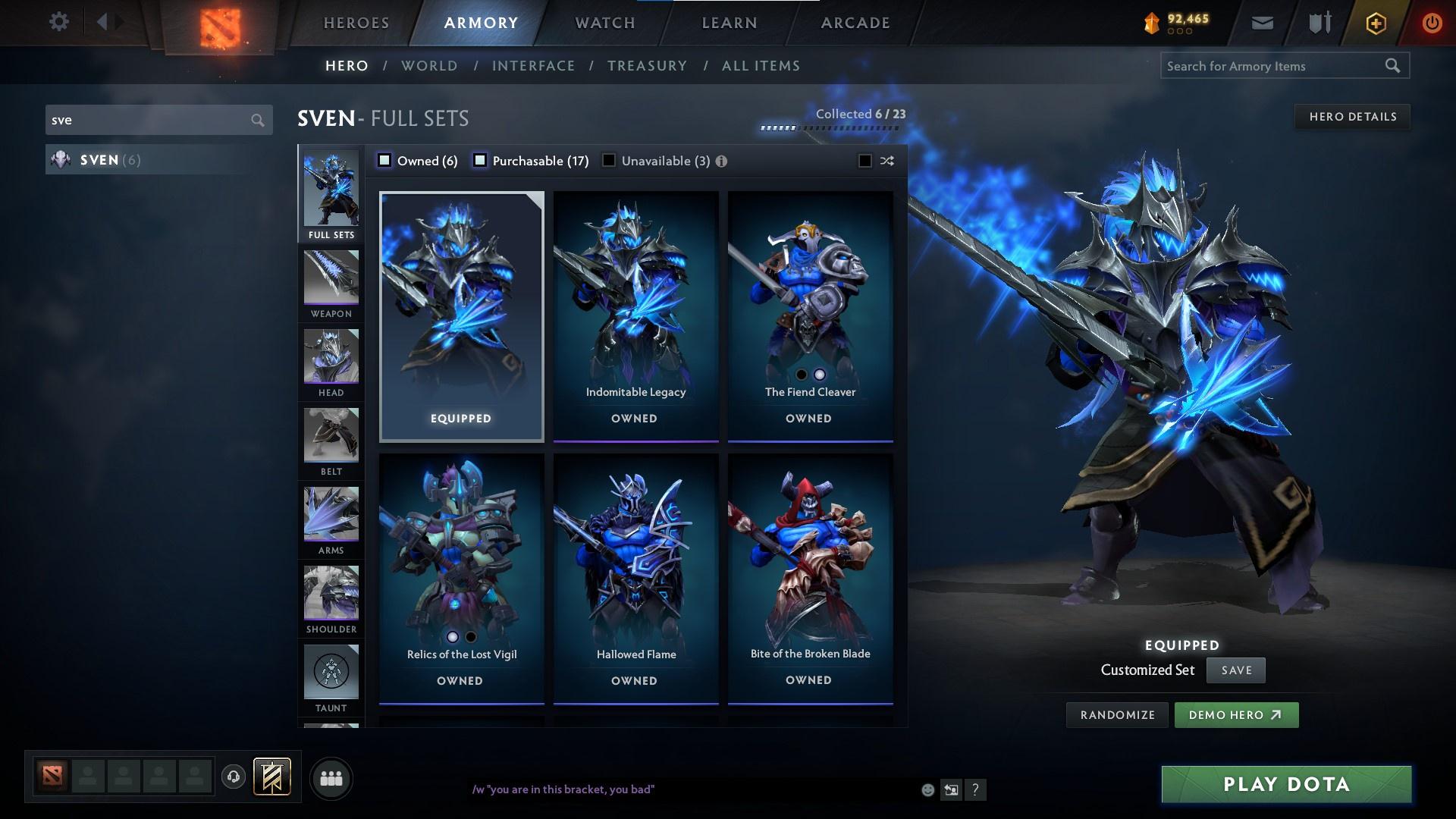Click the power/disconnect icon top right
Screen dimensions: 1456x819
[x=1432, y=22]
